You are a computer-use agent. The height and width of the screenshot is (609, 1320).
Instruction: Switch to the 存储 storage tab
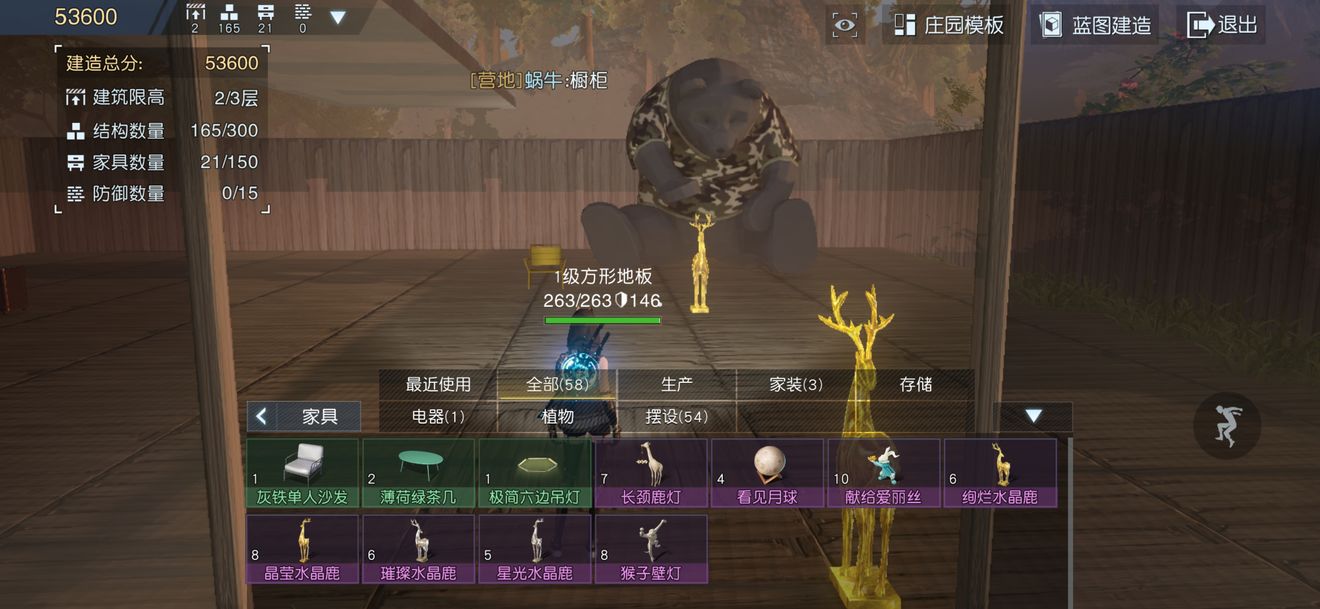point(916,384)
